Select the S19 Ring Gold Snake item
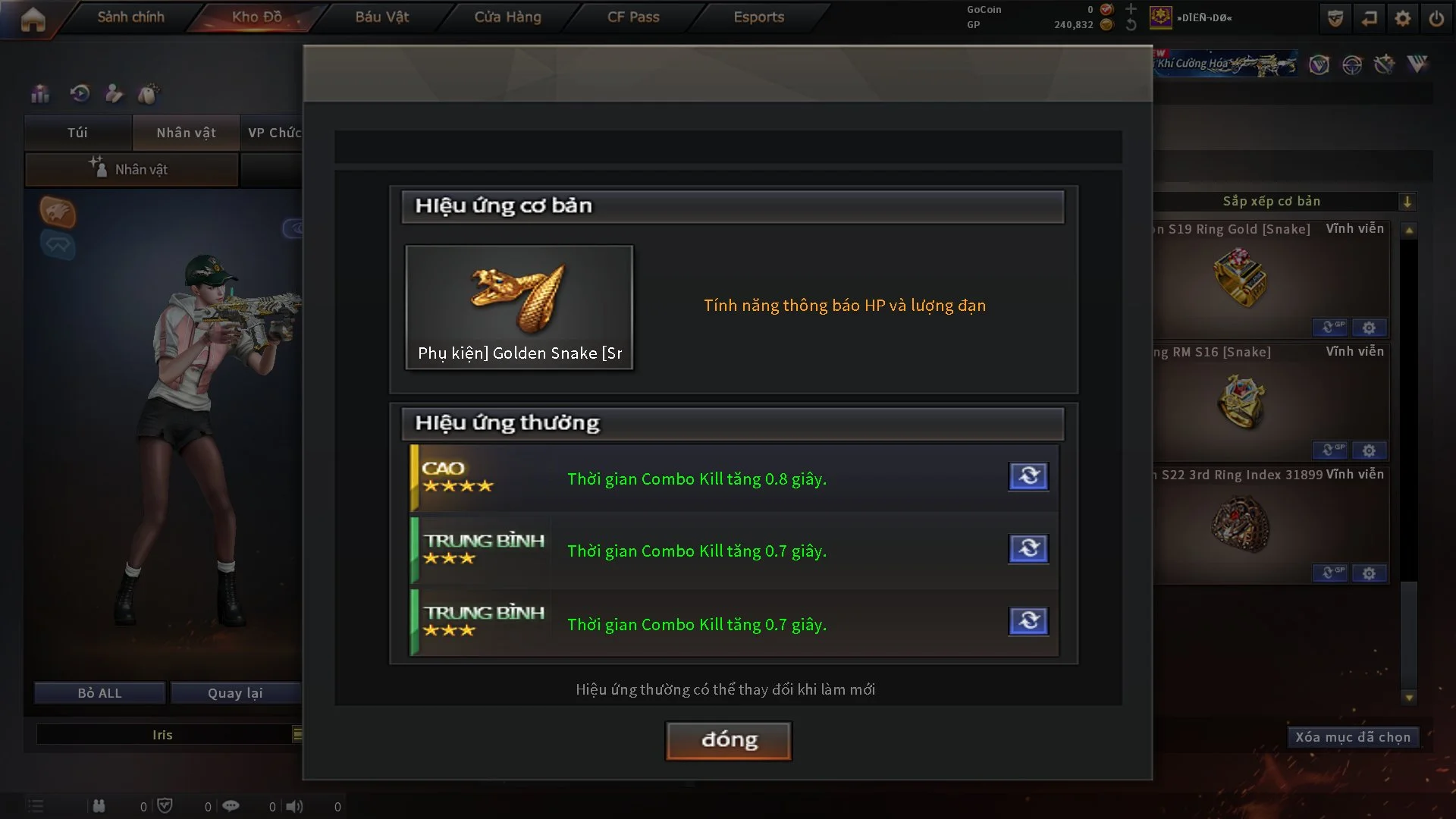 (x=1241, y=279)
